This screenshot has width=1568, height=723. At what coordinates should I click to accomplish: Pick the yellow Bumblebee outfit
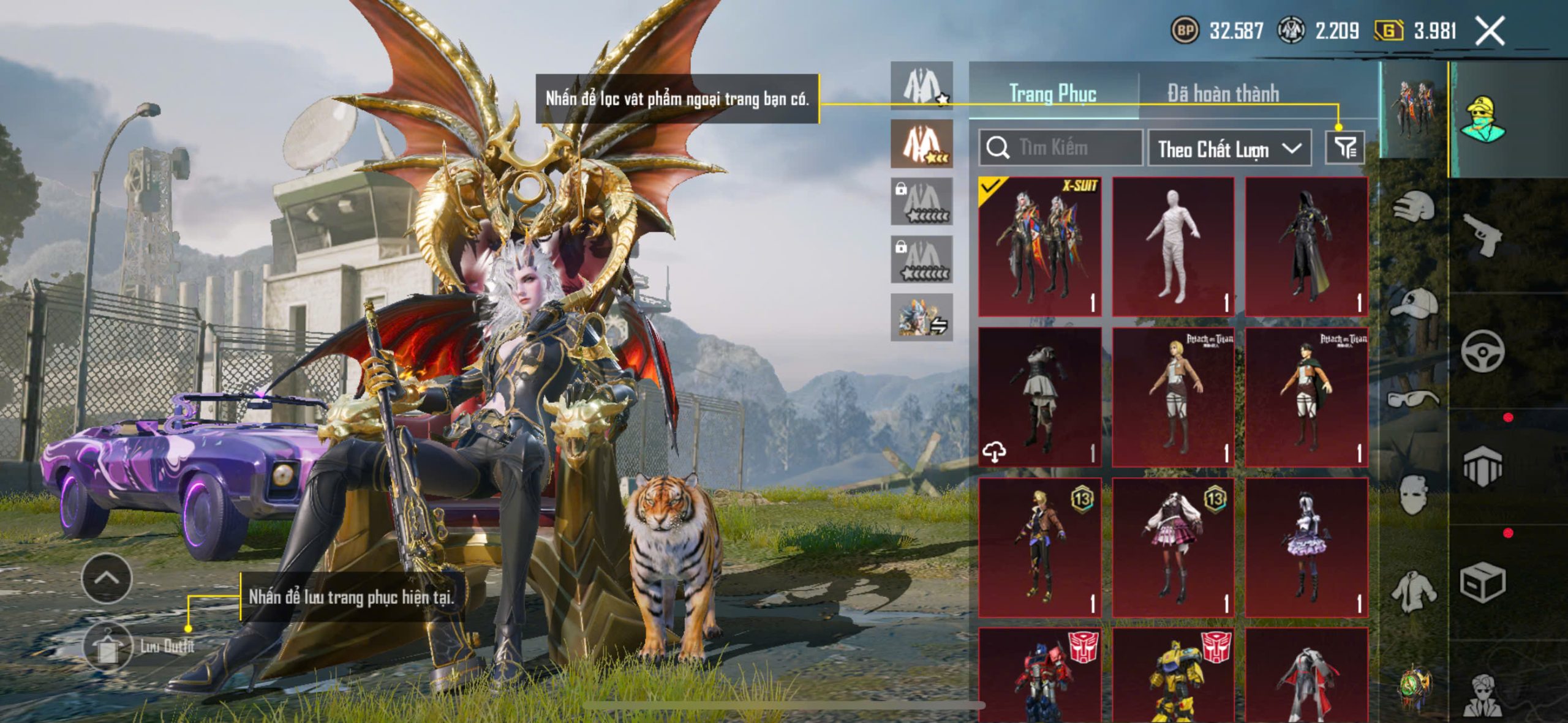[1172, 676]
